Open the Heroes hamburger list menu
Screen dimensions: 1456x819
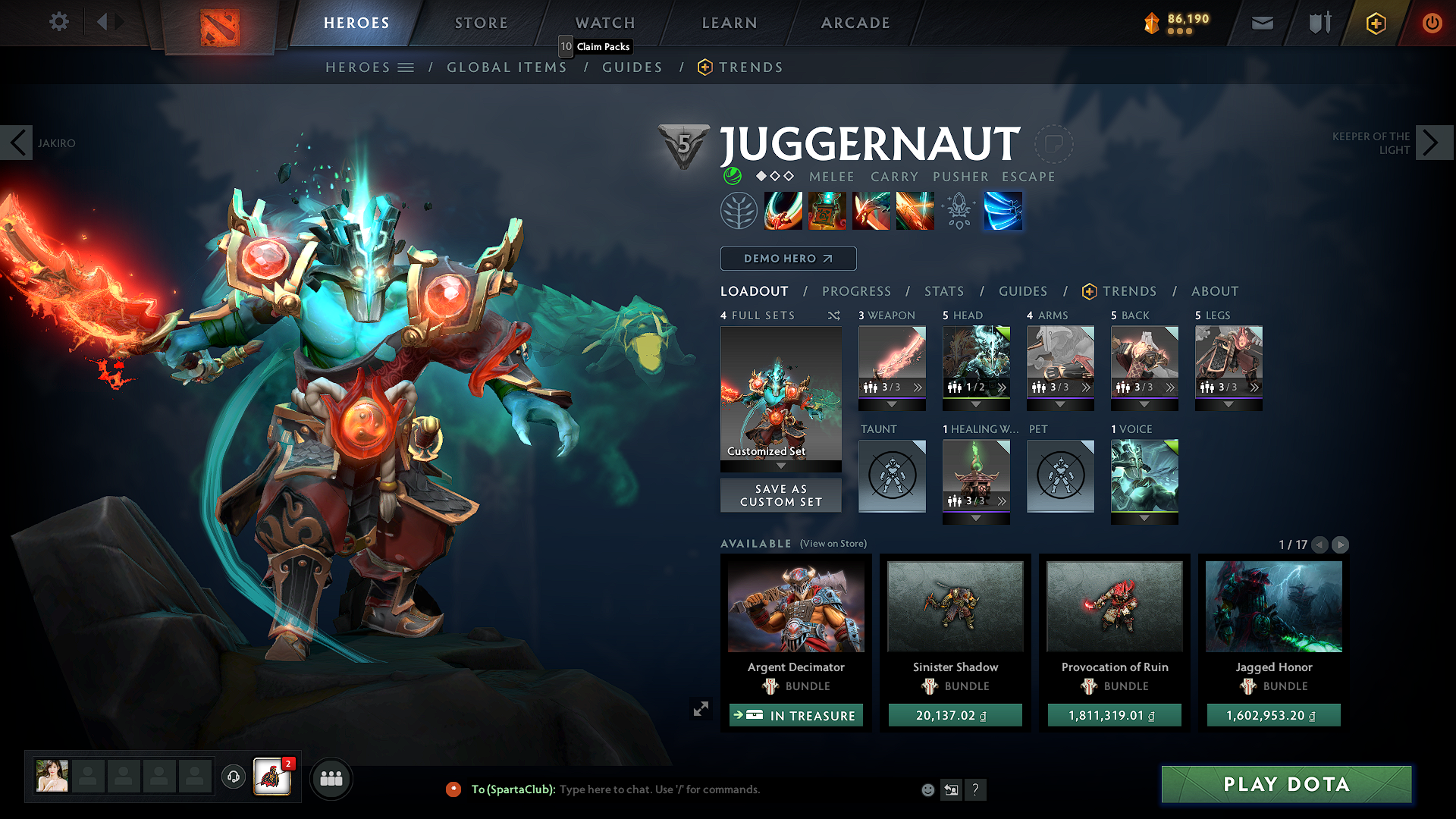click(406, 67)
